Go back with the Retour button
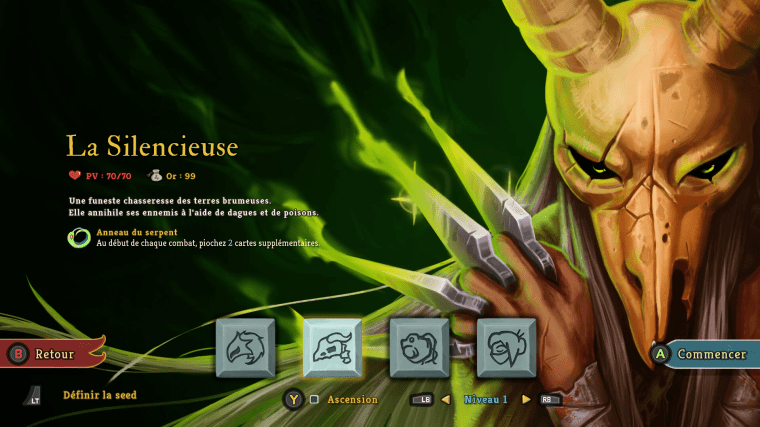This screenshot has width=760, height=427. pyautogui.click(x=54, y=353)
